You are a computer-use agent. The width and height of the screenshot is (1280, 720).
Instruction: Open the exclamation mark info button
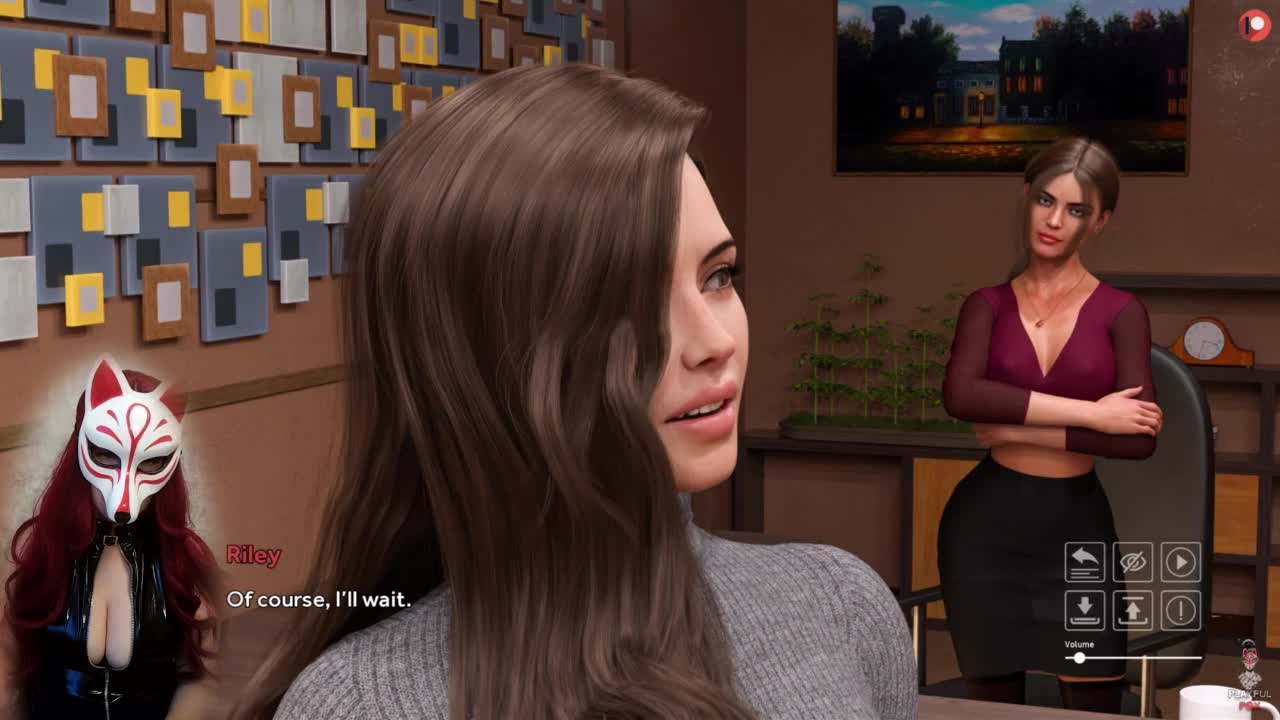coord(1181,610)
